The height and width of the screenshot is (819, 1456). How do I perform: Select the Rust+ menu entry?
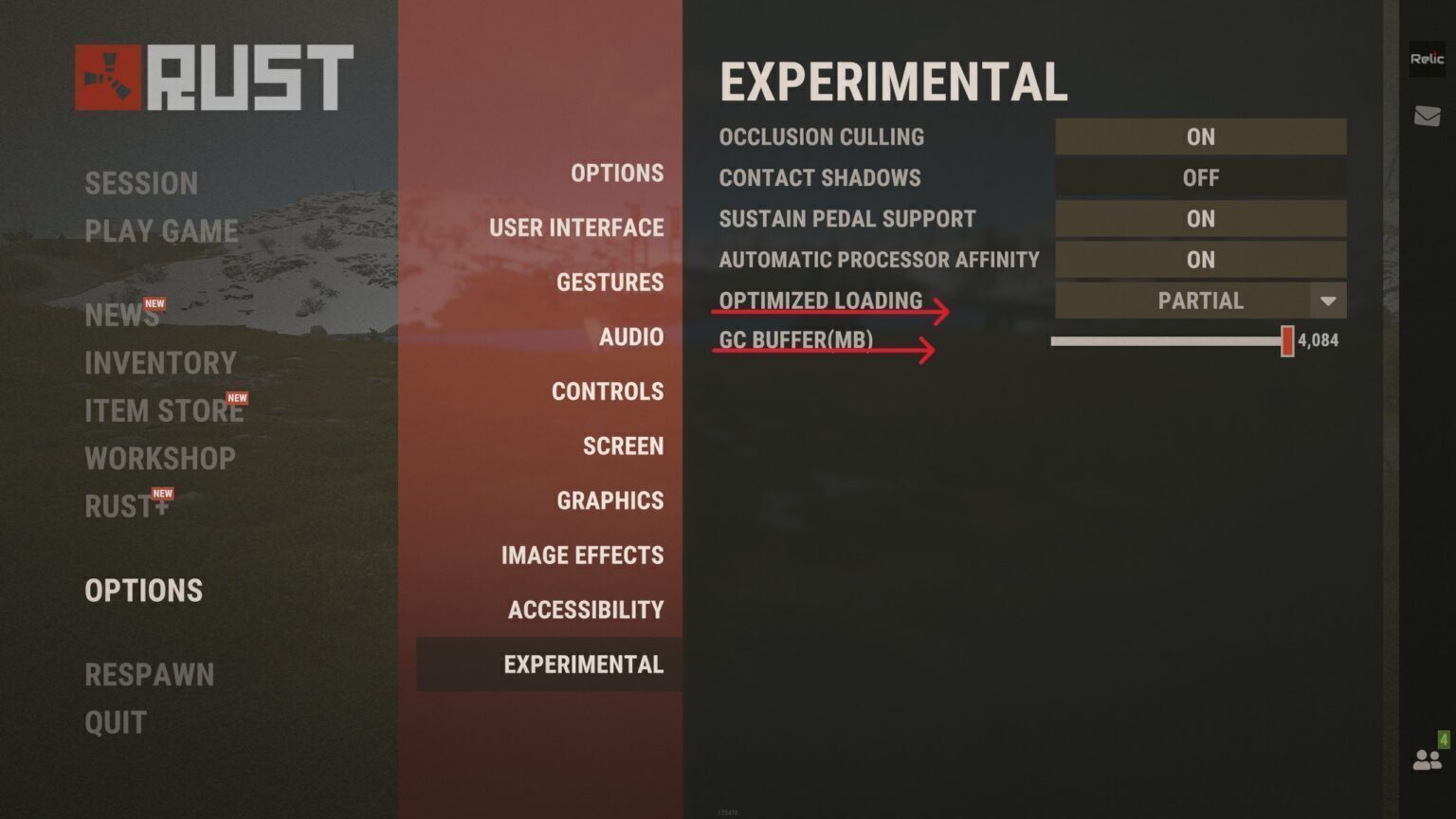pos(126,506)
